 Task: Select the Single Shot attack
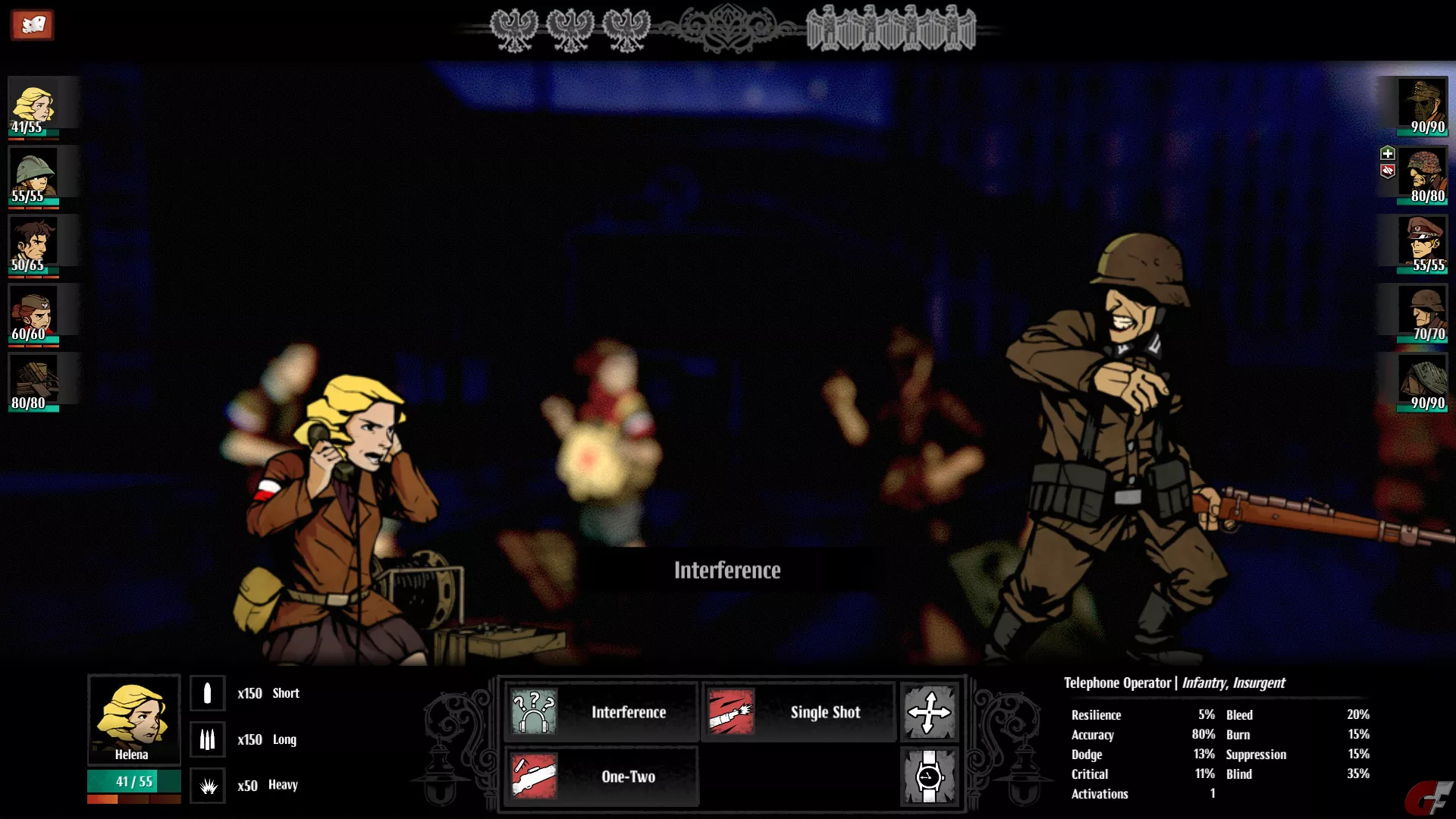pos(798,712)
